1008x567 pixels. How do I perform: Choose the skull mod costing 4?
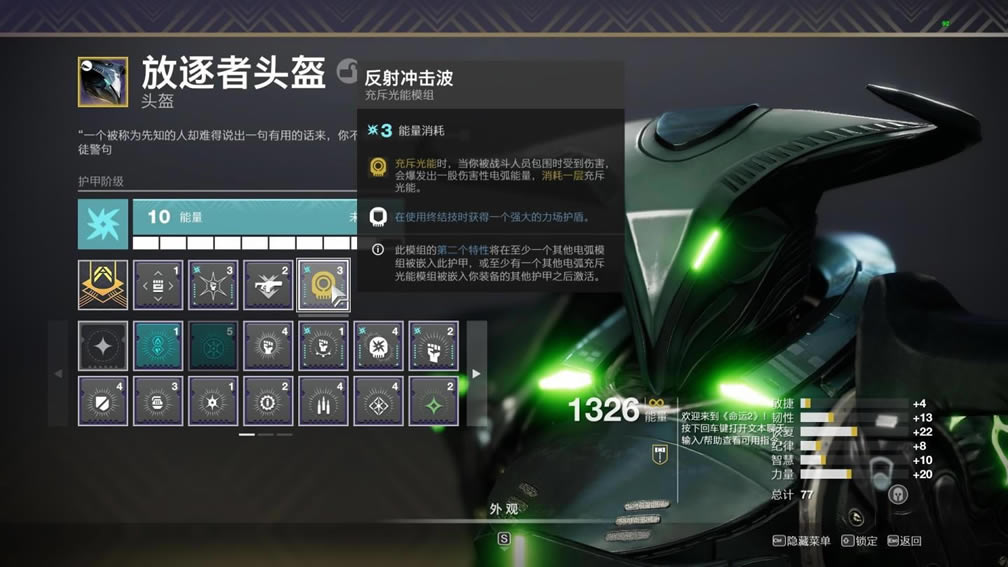coord(378,346)
